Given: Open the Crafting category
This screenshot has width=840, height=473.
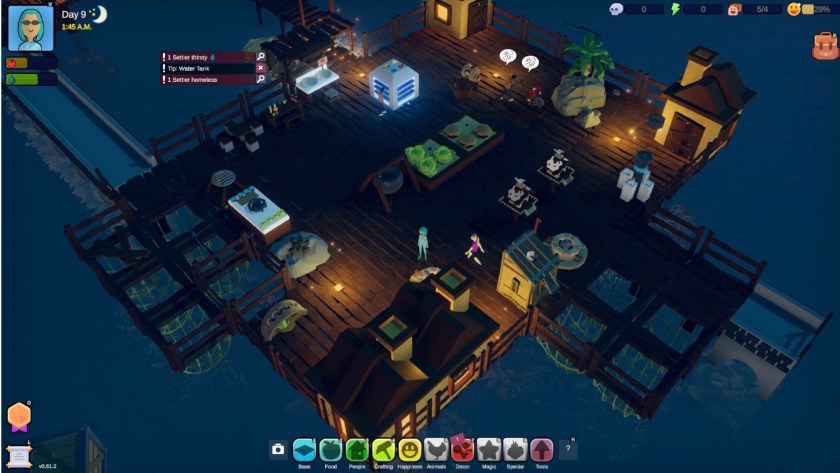Looking at the screenshot, I should [383, 450].
